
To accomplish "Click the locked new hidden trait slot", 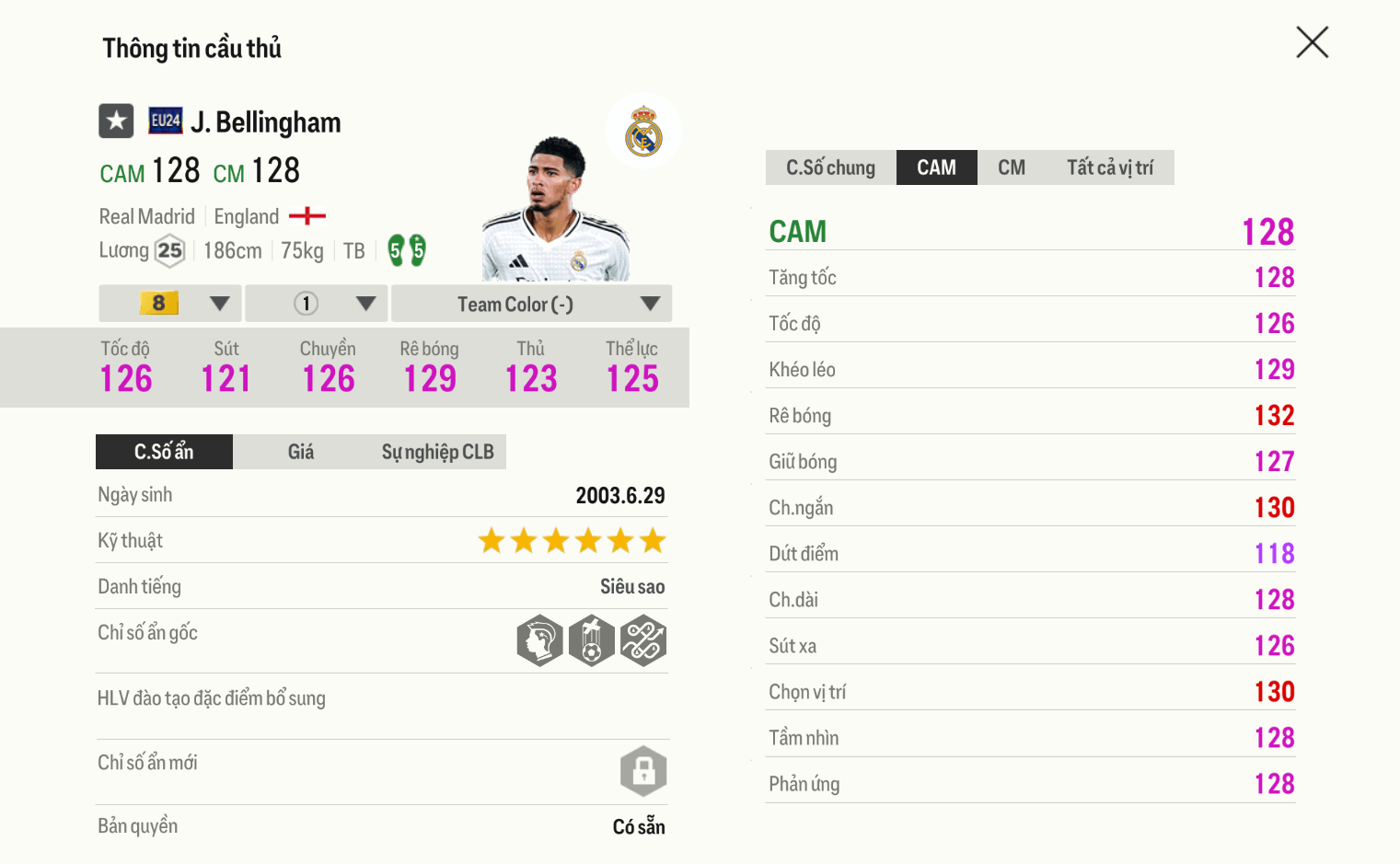I will pyautogui.click(x=643, y=770).
